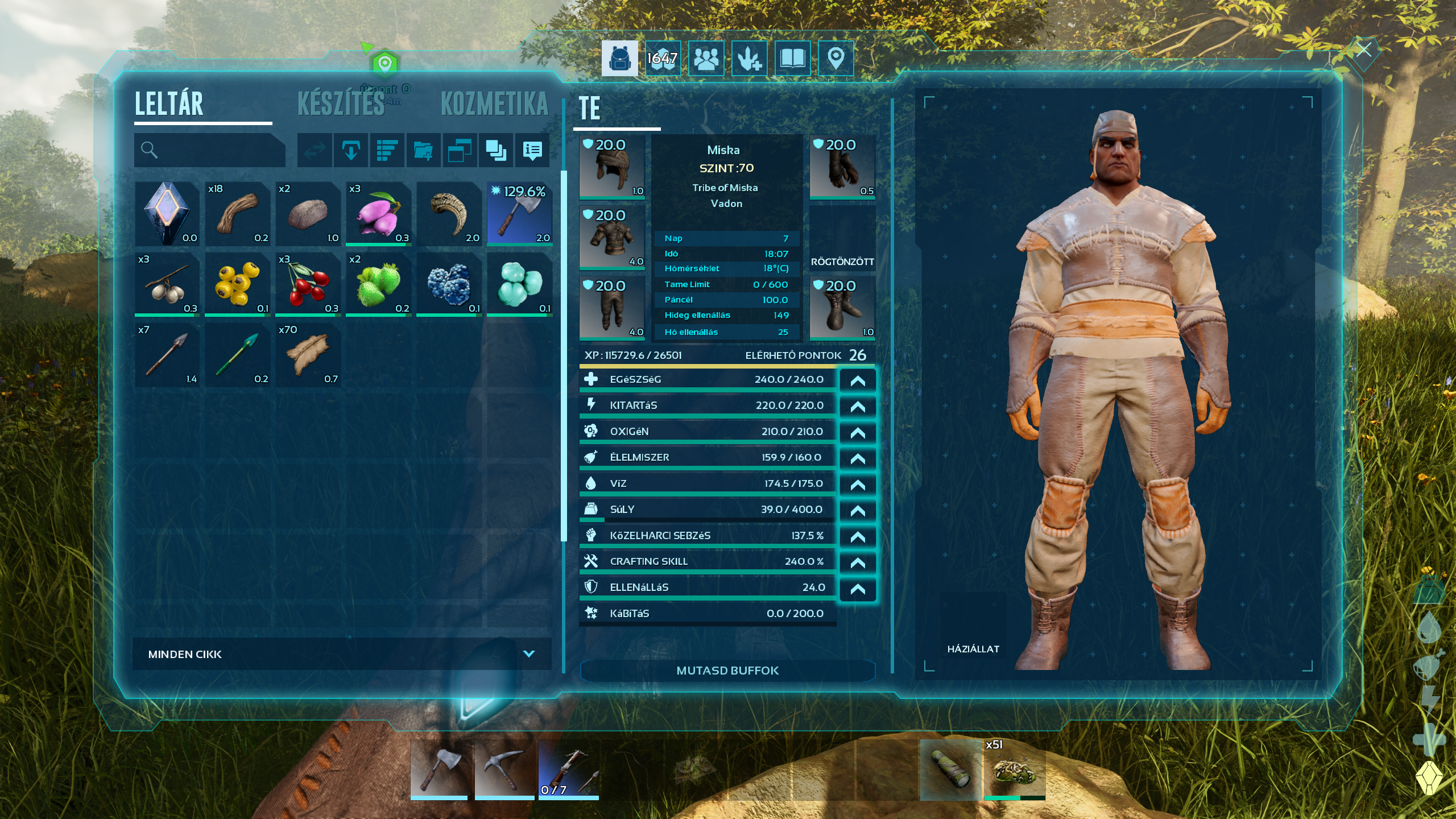Close the inventory window
Image resolution: width=1456 pixels, height=819 pixels.
[1364, 50]
